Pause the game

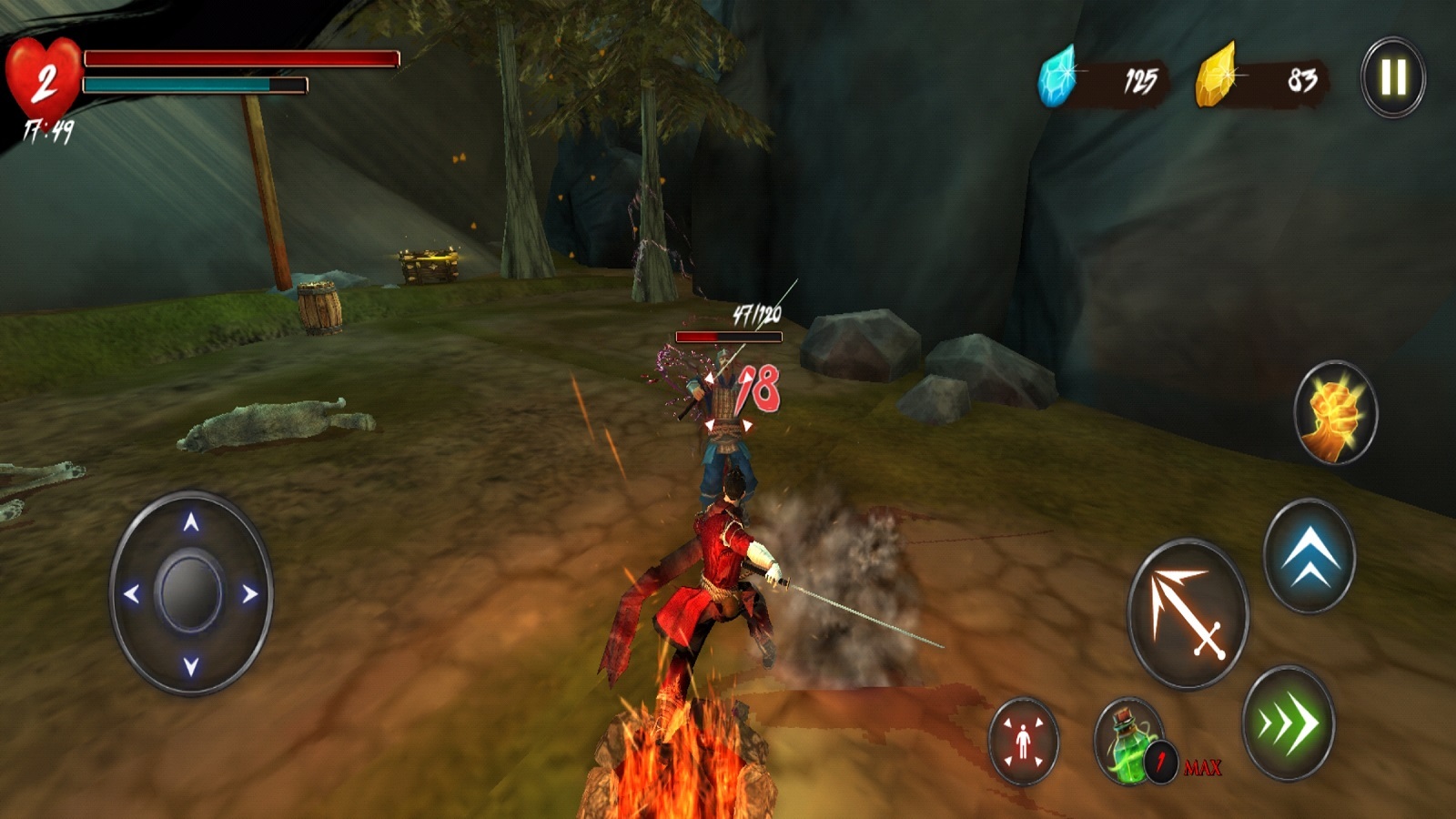click(1393, 77)
